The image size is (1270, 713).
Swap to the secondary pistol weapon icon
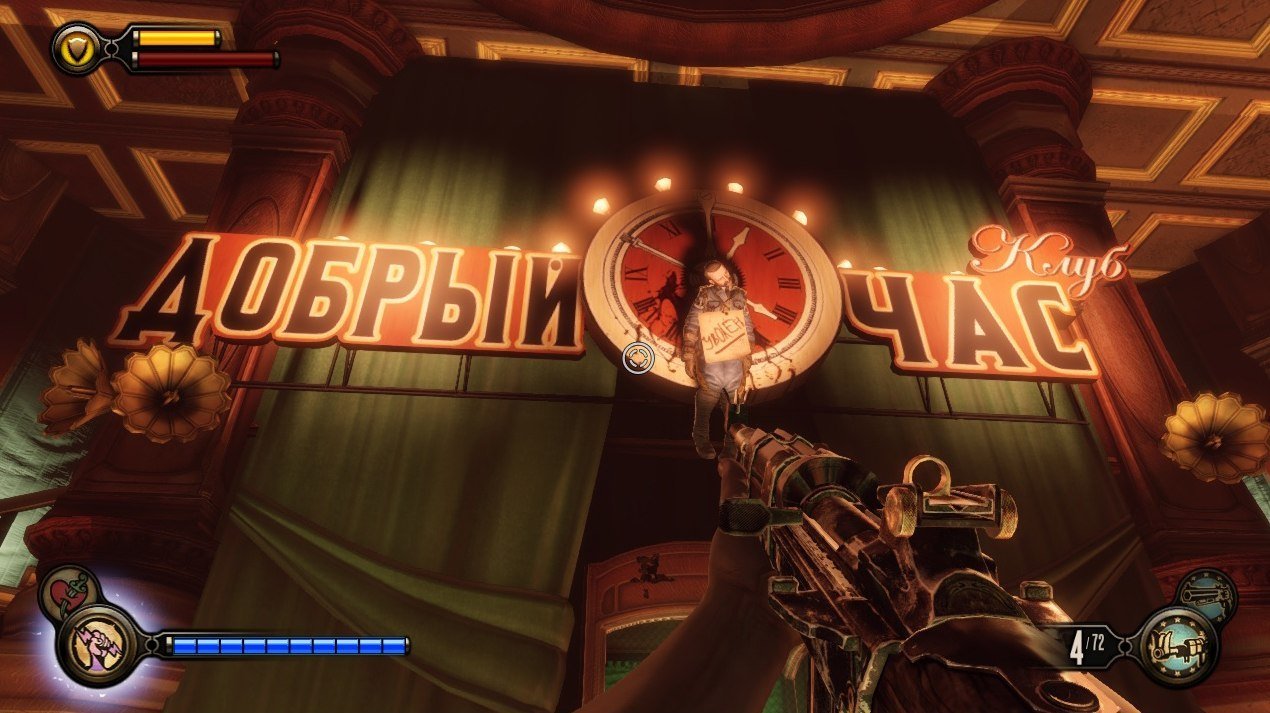[x=1205, y=596]
